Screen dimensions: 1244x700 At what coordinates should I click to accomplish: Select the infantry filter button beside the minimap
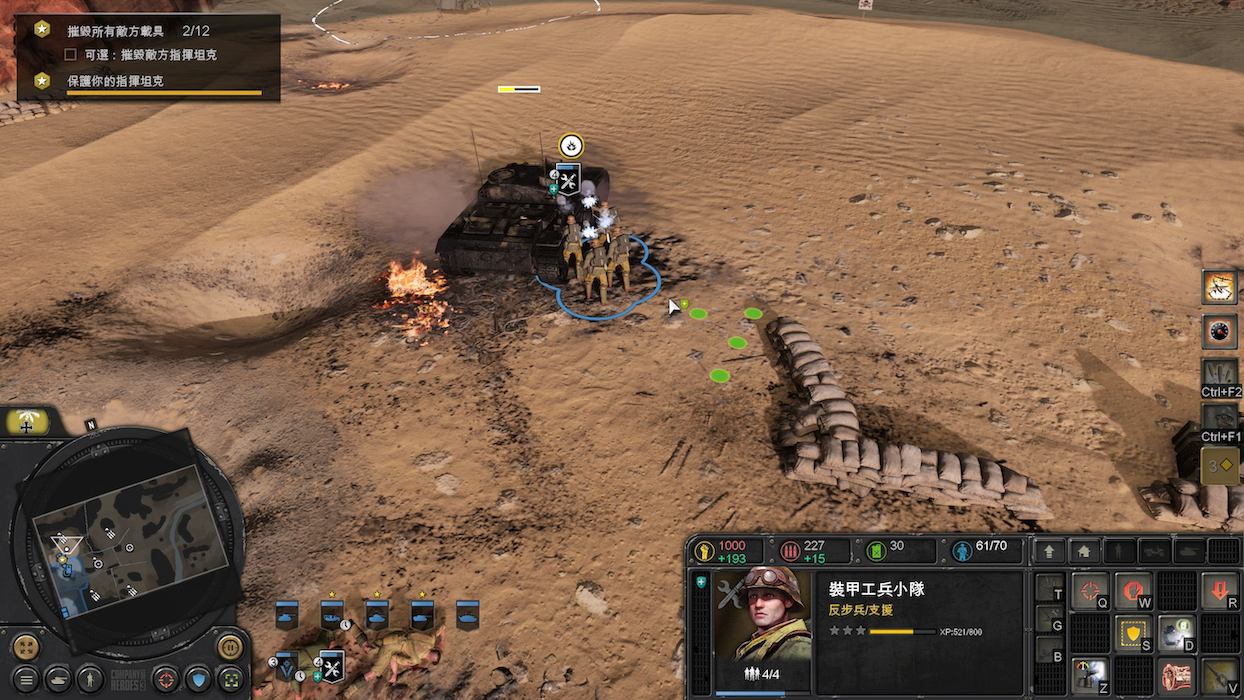tap(91, 678)
